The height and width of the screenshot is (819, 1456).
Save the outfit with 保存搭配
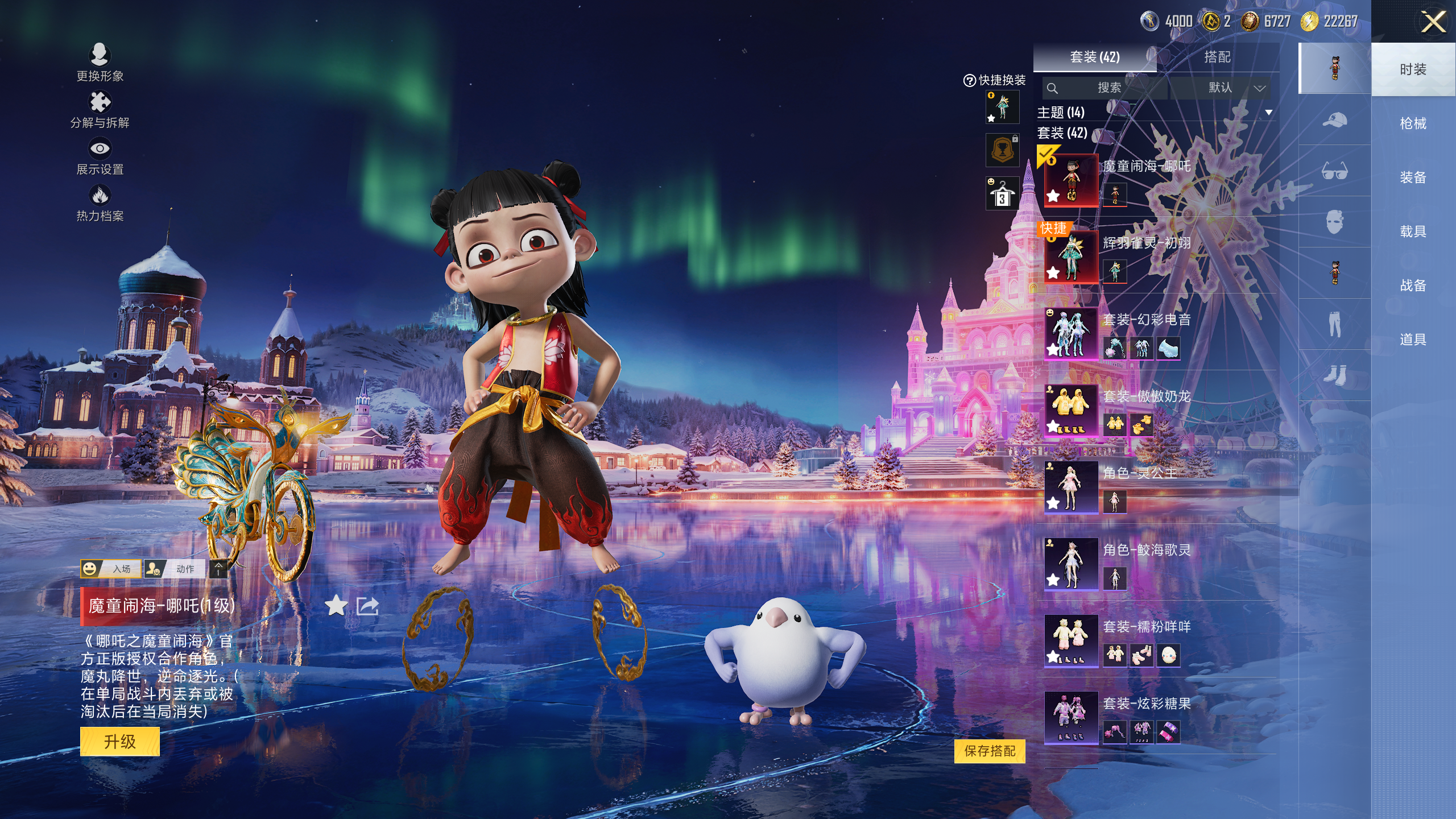990,751
